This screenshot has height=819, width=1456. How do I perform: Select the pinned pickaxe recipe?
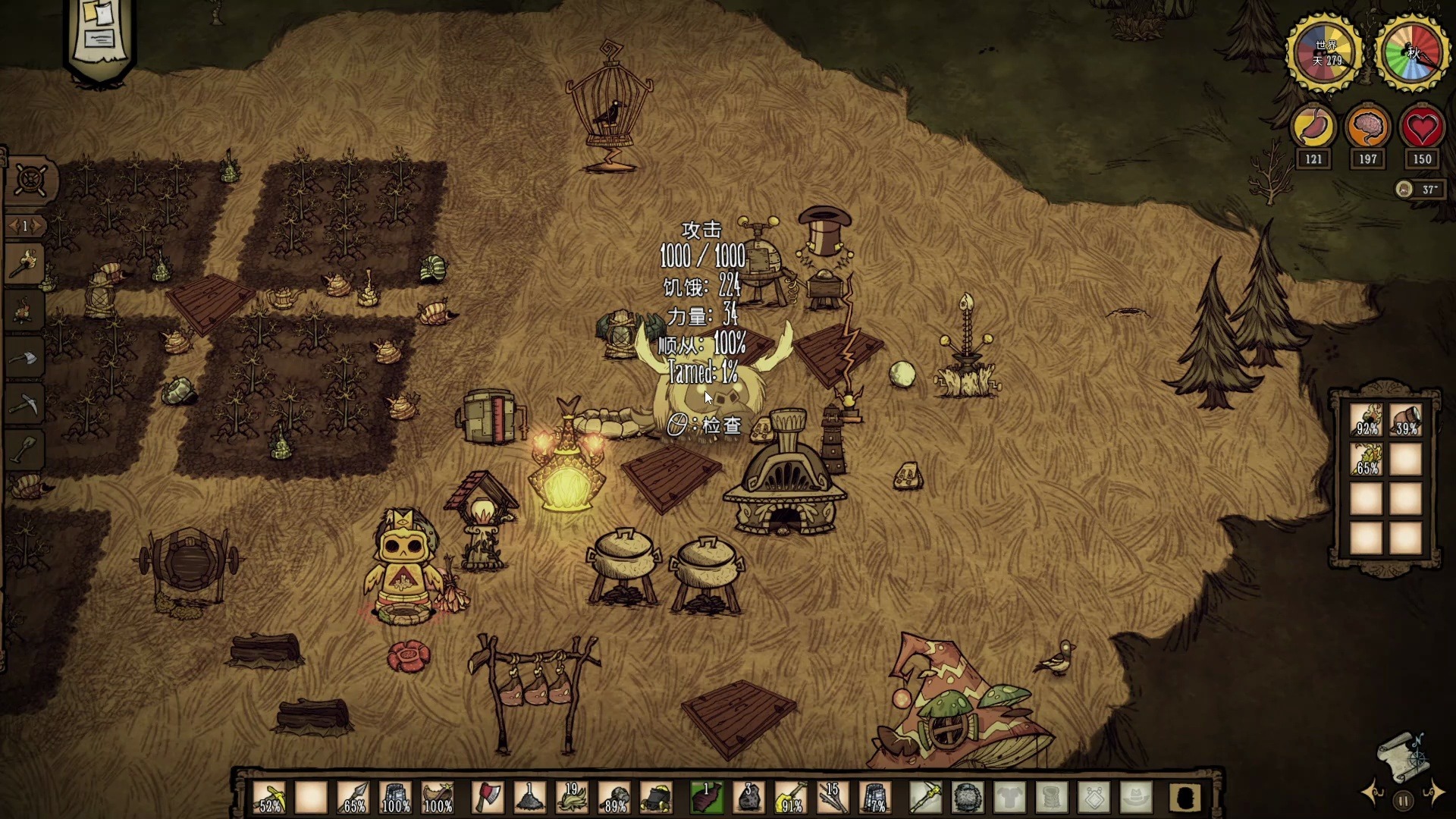pos(24,404)
